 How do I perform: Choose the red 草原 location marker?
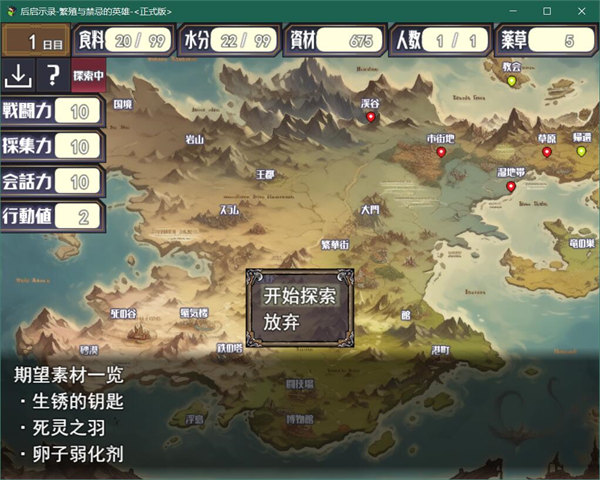(547, 152)
